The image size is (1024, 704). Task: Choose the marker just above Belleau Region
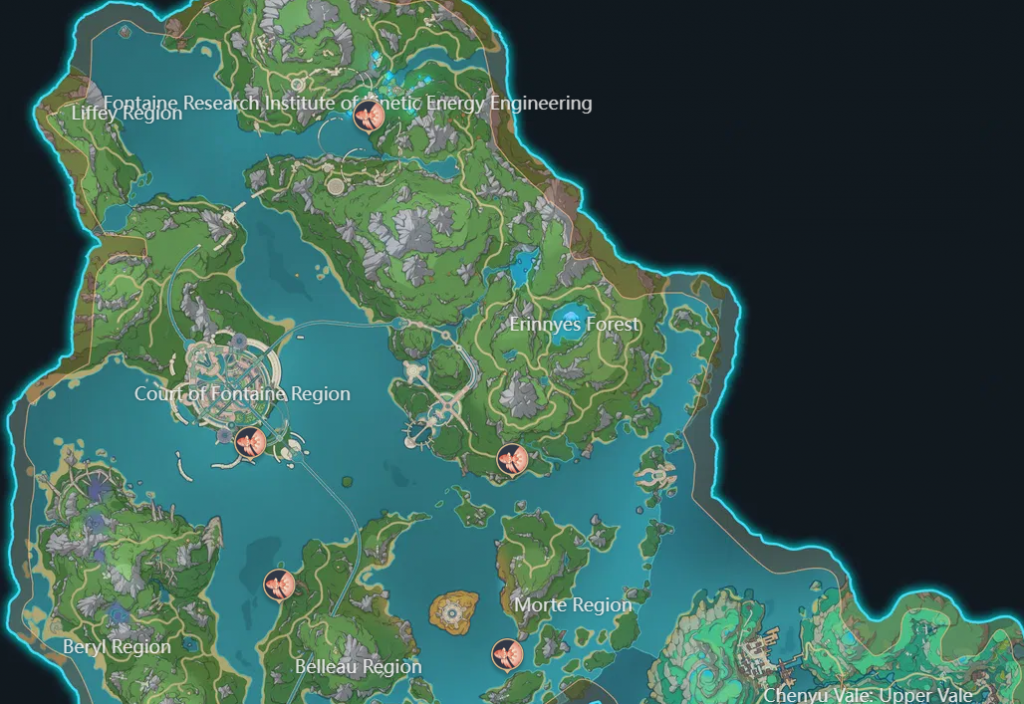pos(279,584)
